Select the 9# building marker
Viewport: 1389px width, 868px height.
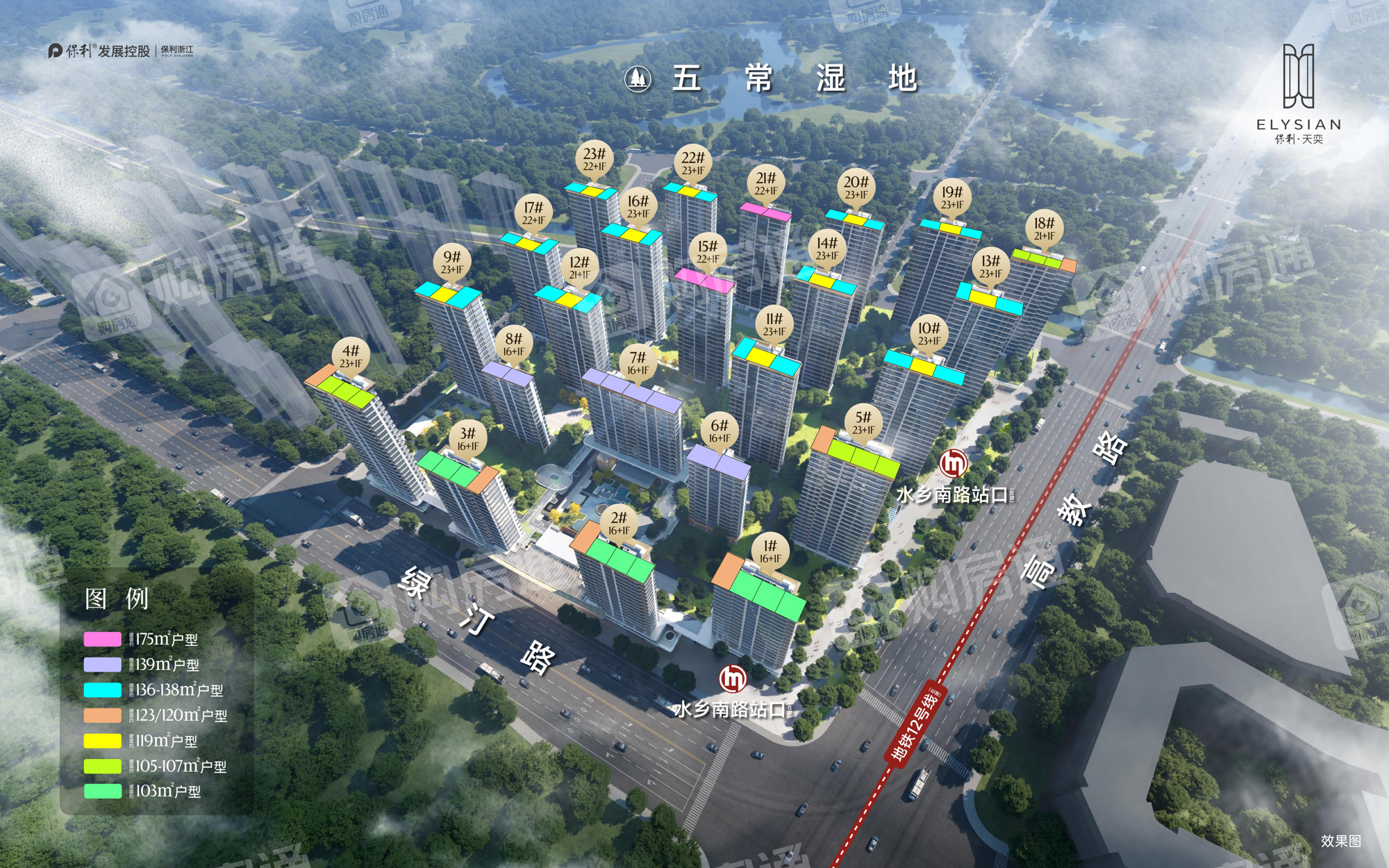(x=452, y=262)
